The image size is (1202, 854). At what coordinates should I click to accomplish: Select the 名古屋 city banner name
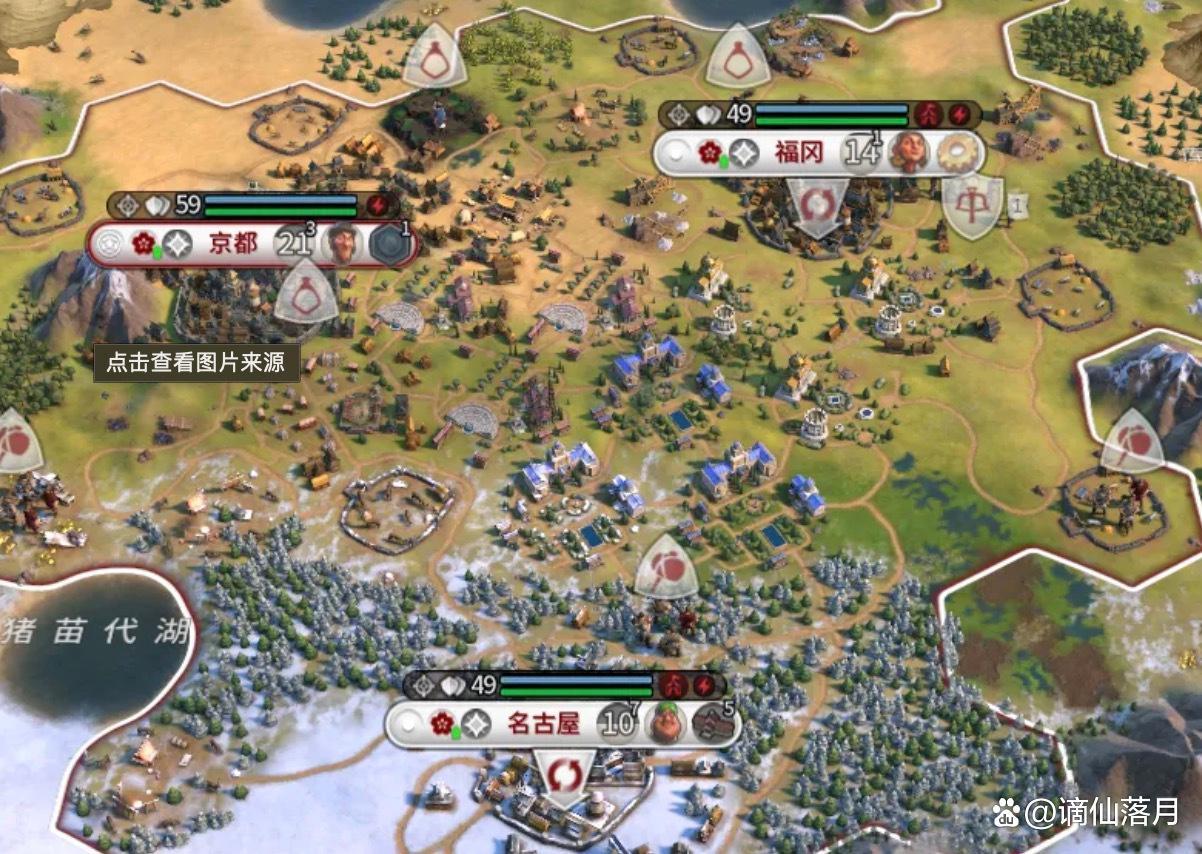coord(544,723)
